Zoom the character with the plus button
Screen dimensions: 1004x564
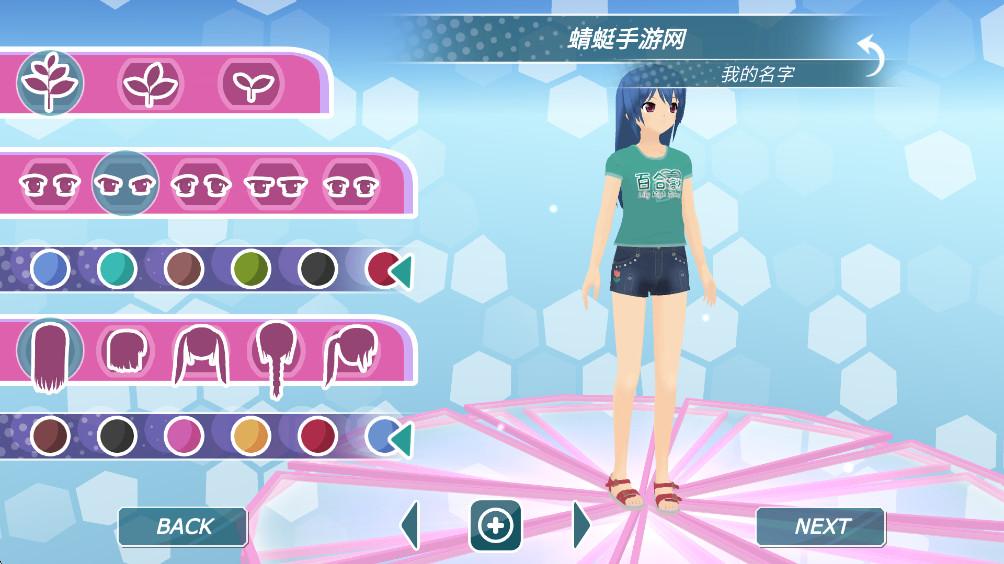coord(496,526)
